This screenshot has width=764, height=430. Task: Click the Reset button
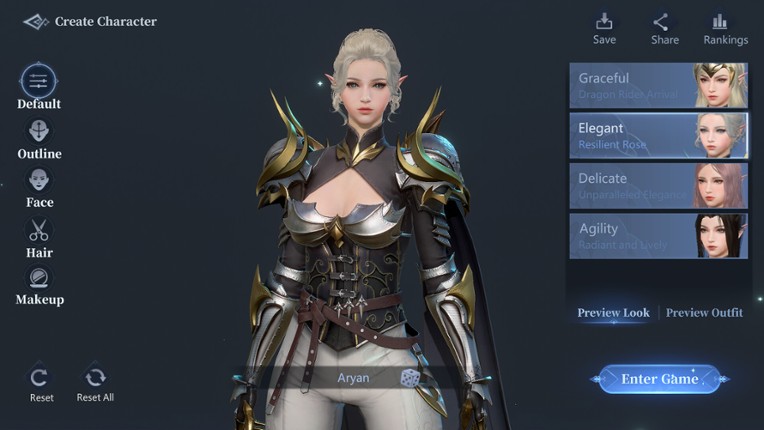click(41, 380)
